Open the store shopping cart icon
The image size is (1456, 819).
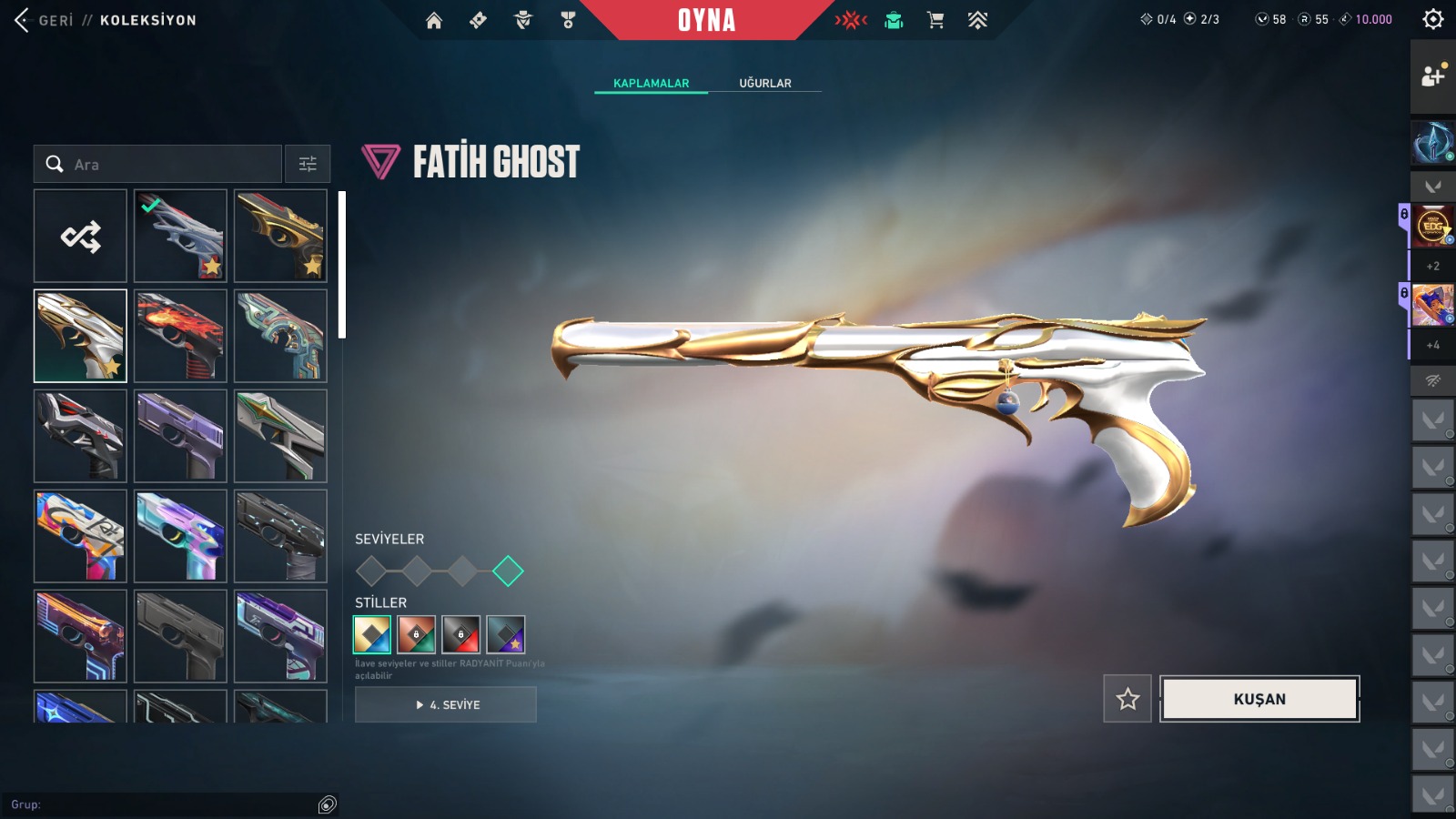coord(935,20)
